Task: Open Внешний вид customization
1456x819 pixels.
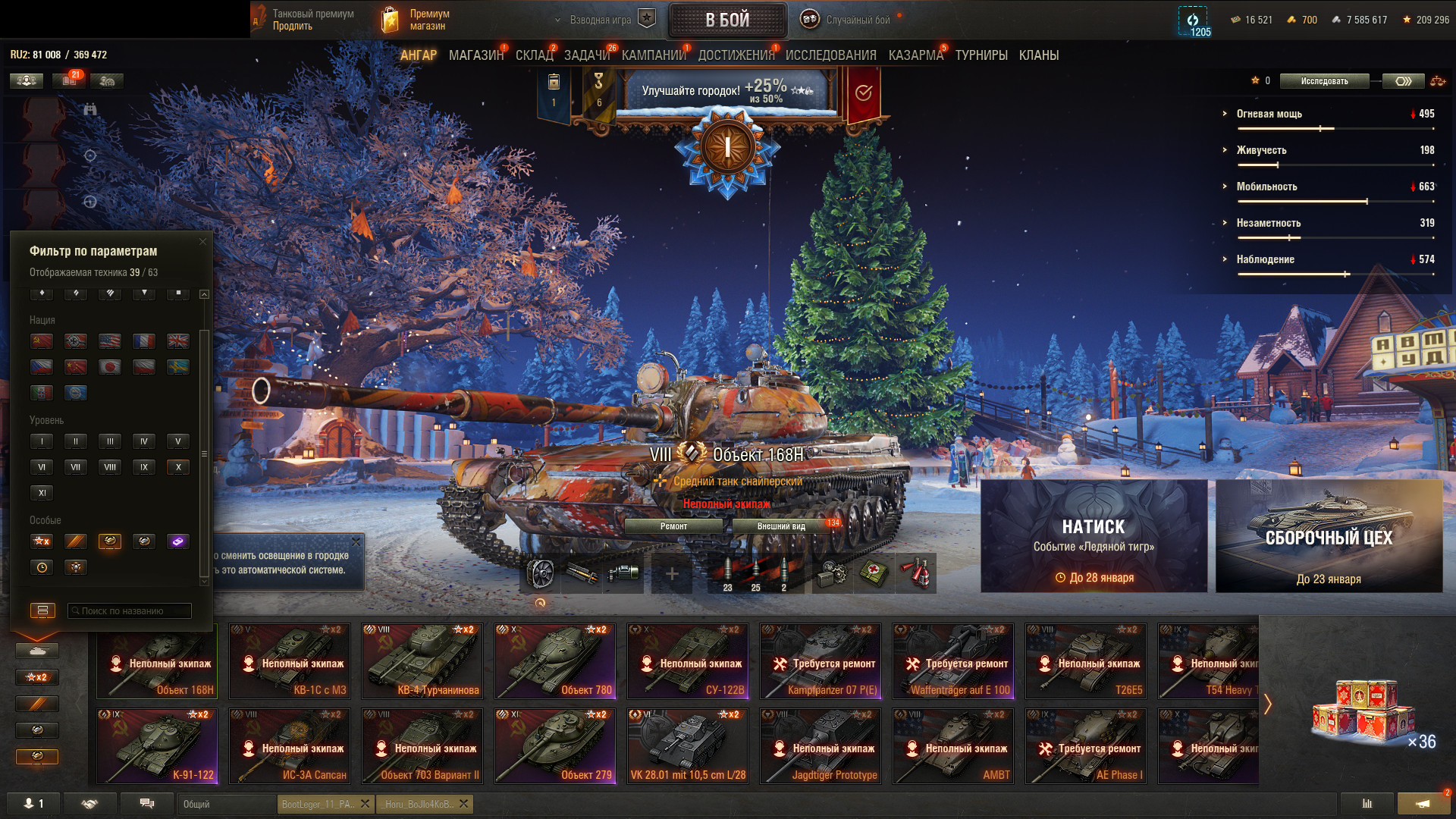Action: (x=781, y=526)
